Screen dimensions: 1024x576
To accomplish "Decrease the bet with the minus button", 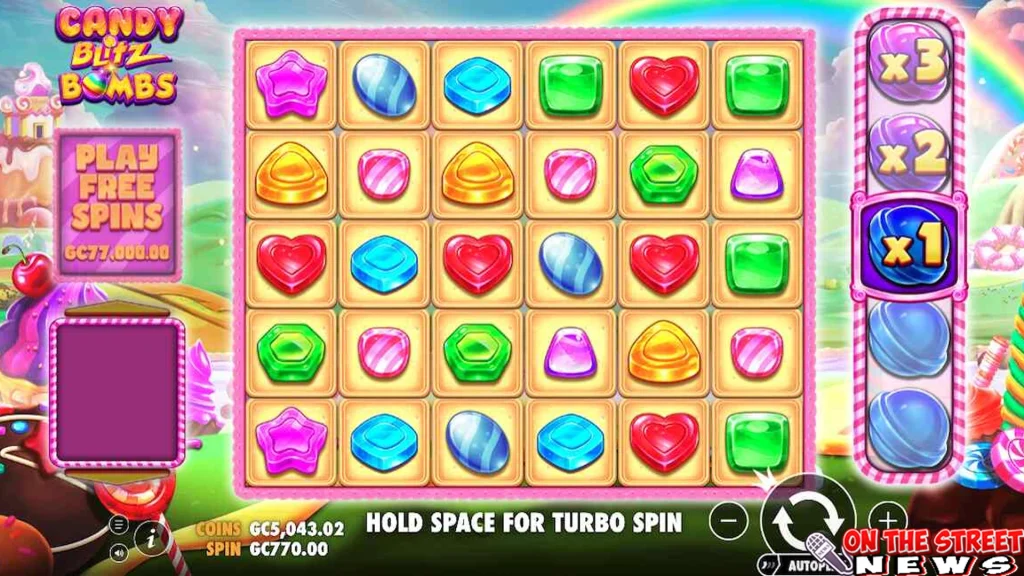I will (730, 520).
